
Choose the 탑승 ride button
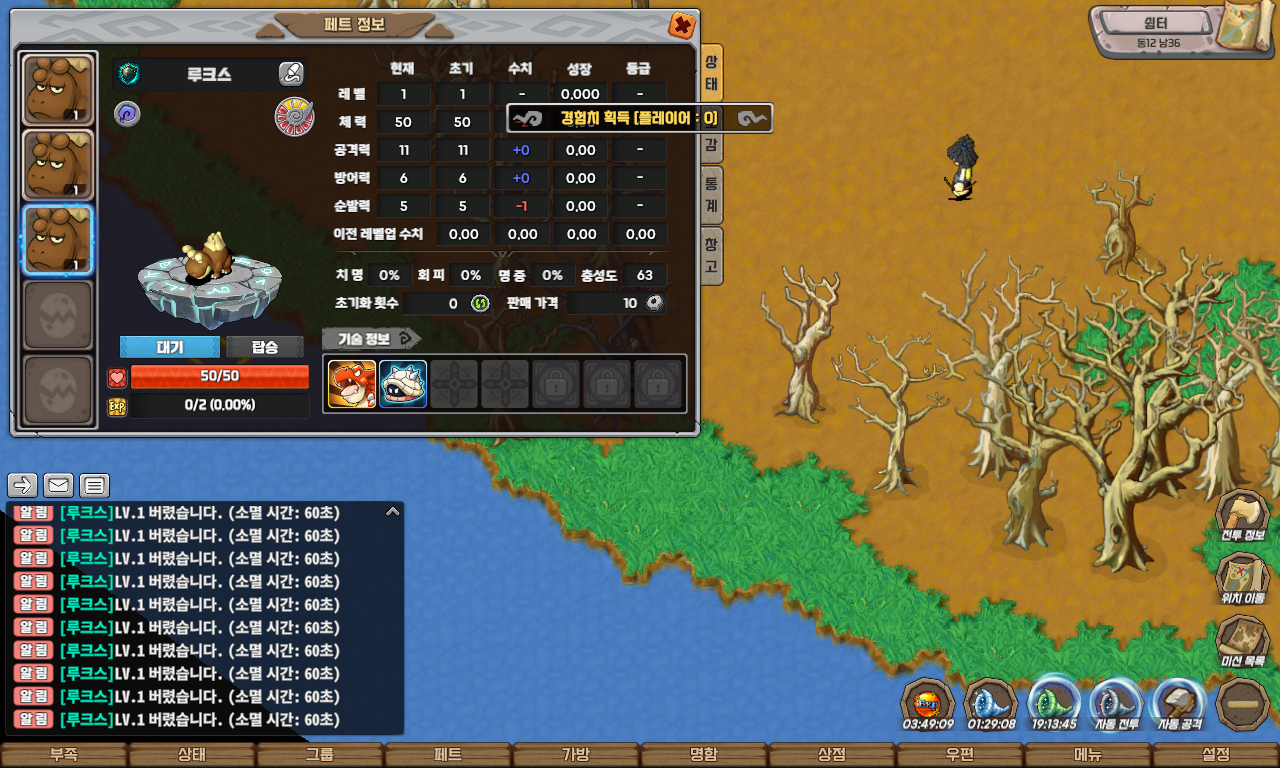[x=265, y=347]
